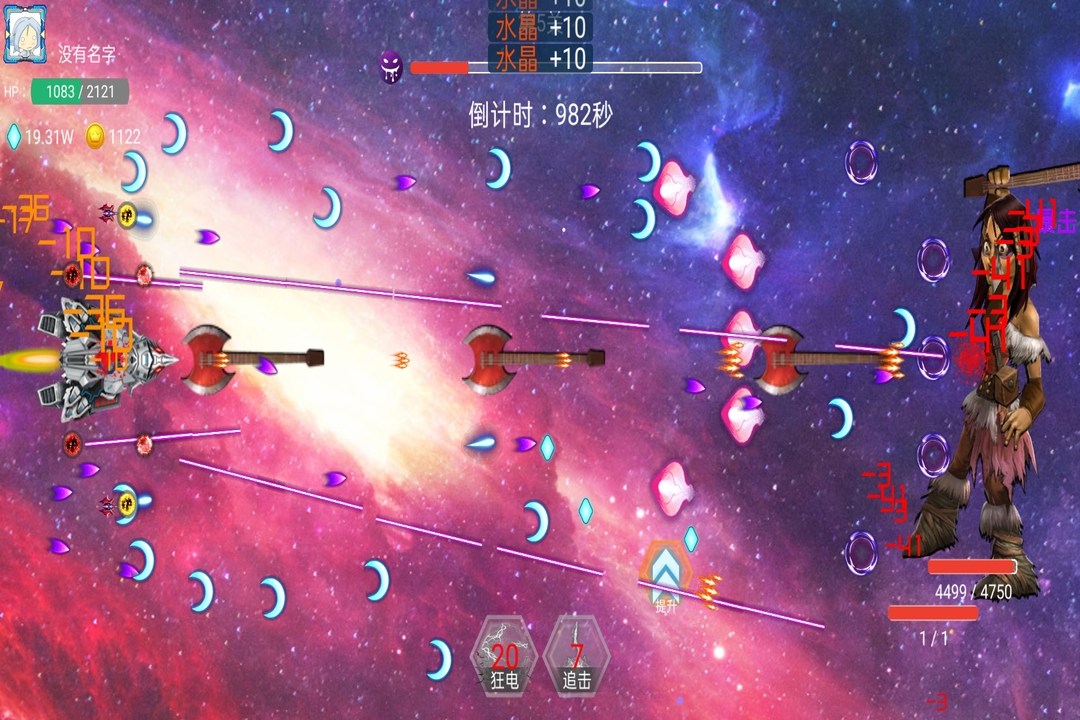The image size is (1080, 720).
Task: Open the player avatar portrait
Action: tap(25, 34)
